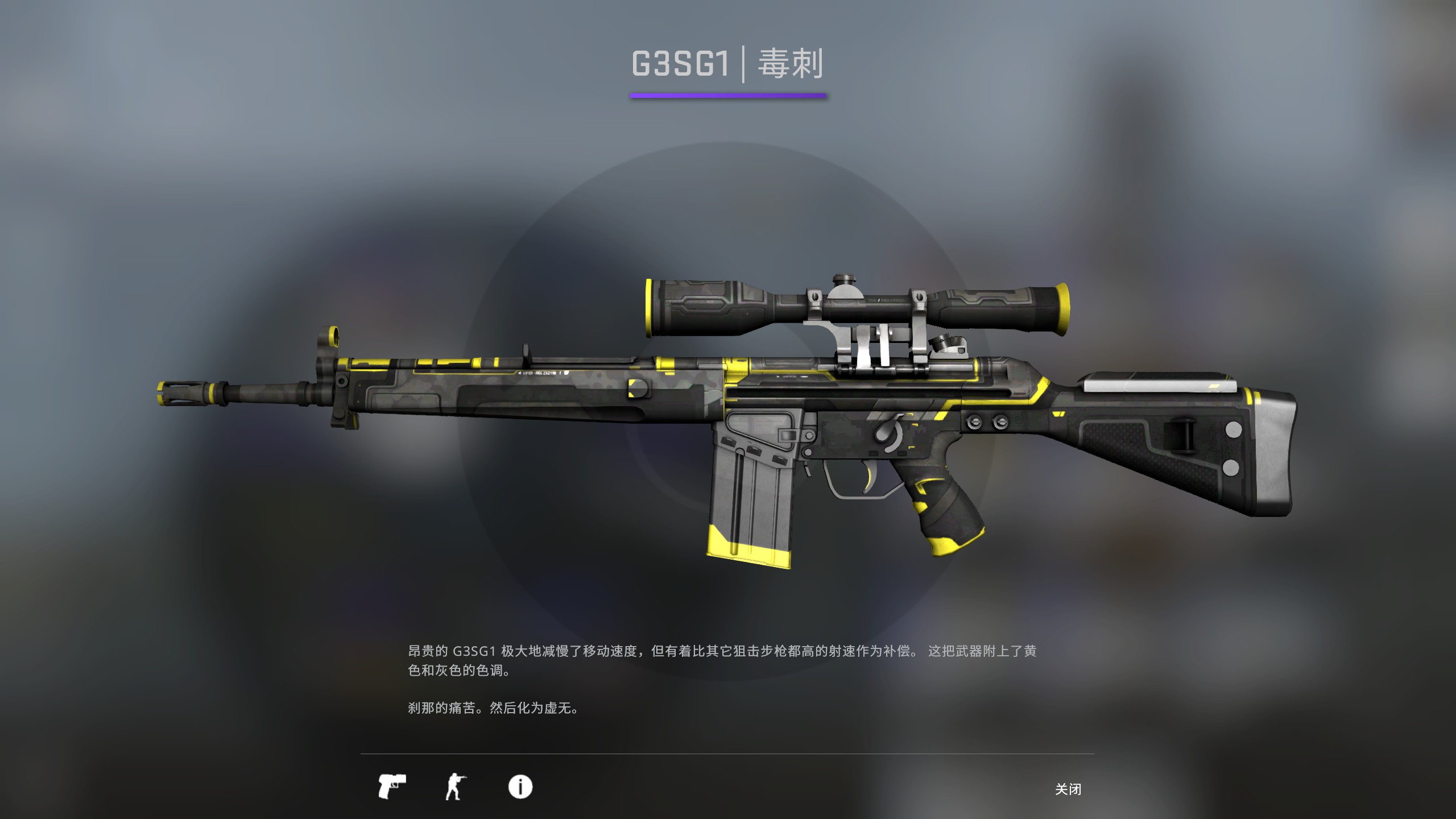
Task: Click 关闭 to close the inspect view
Action: click(1069, 789)
